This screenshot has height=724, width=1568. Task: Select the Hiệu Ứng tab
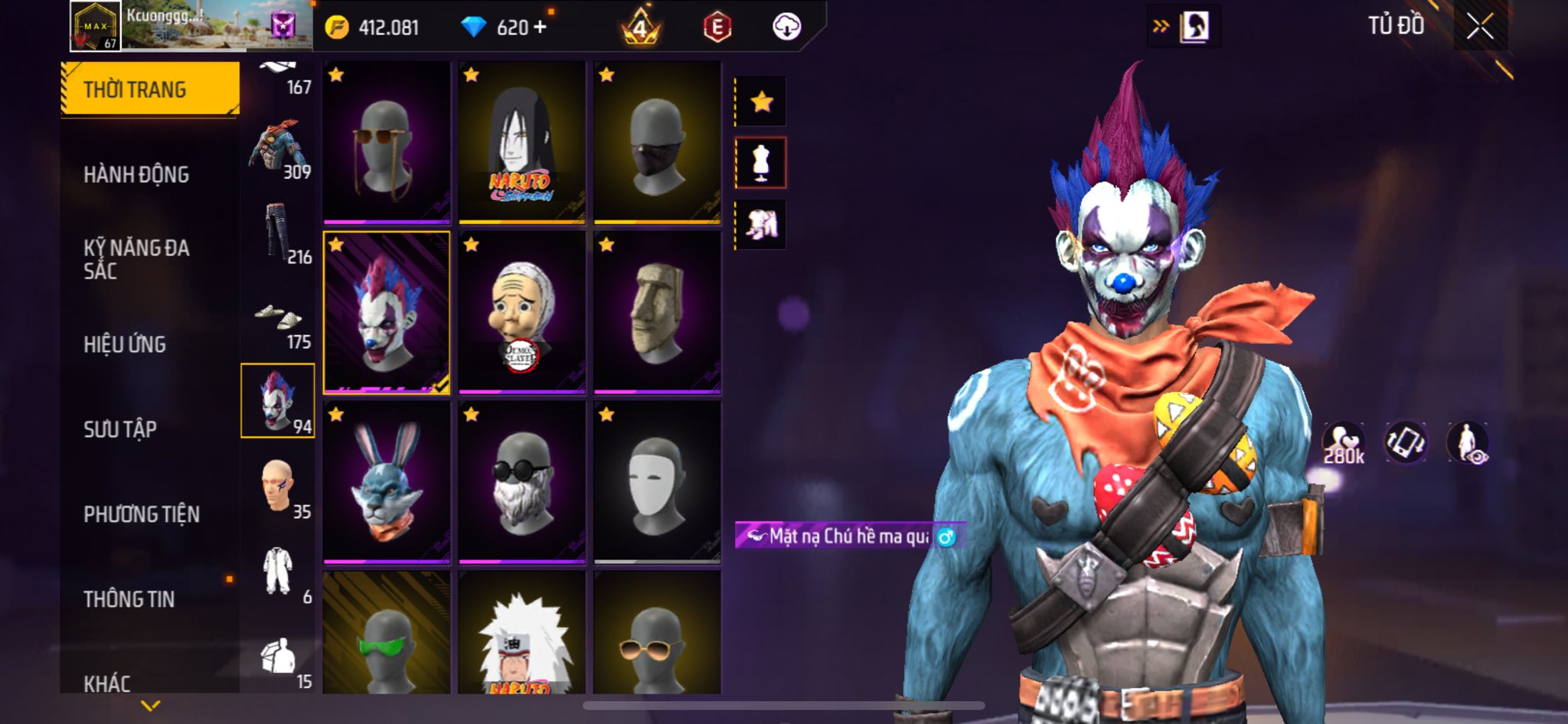(125, 344)
